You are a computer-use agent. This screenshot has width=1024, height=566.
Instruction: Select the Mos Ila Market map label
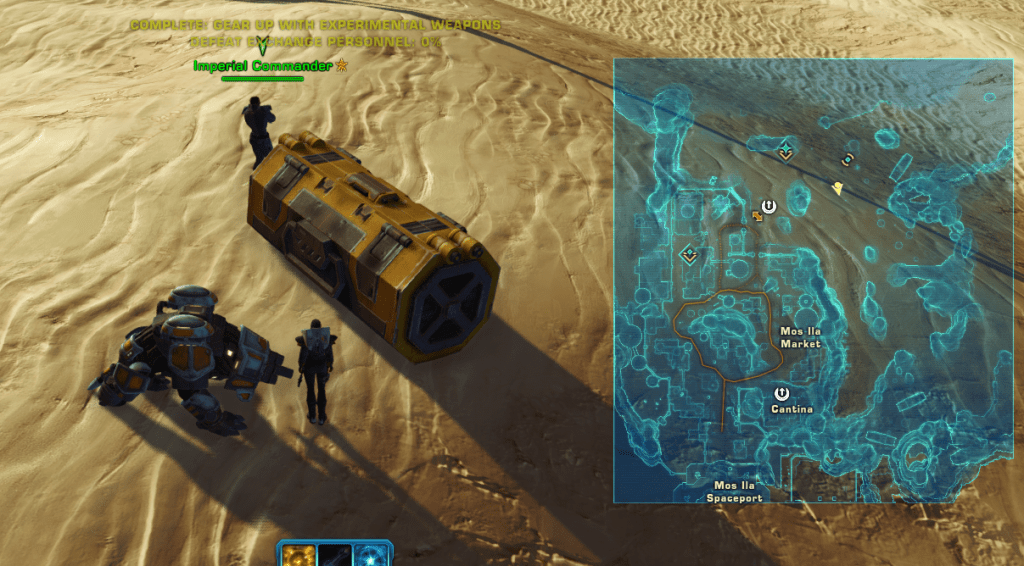point(800,337)
